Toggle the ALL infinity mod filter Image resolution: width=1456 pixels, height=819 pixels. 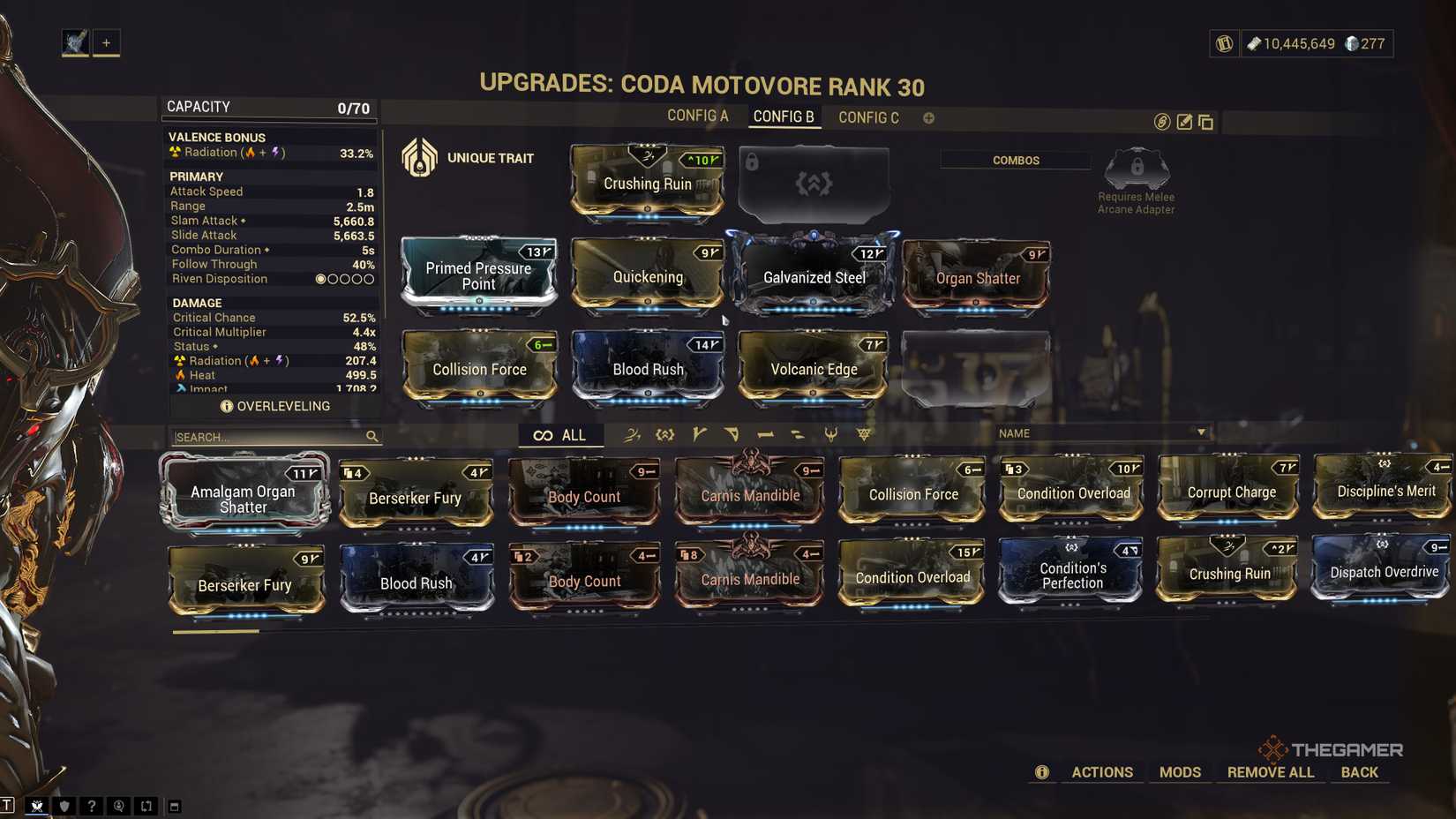(560, 434)
